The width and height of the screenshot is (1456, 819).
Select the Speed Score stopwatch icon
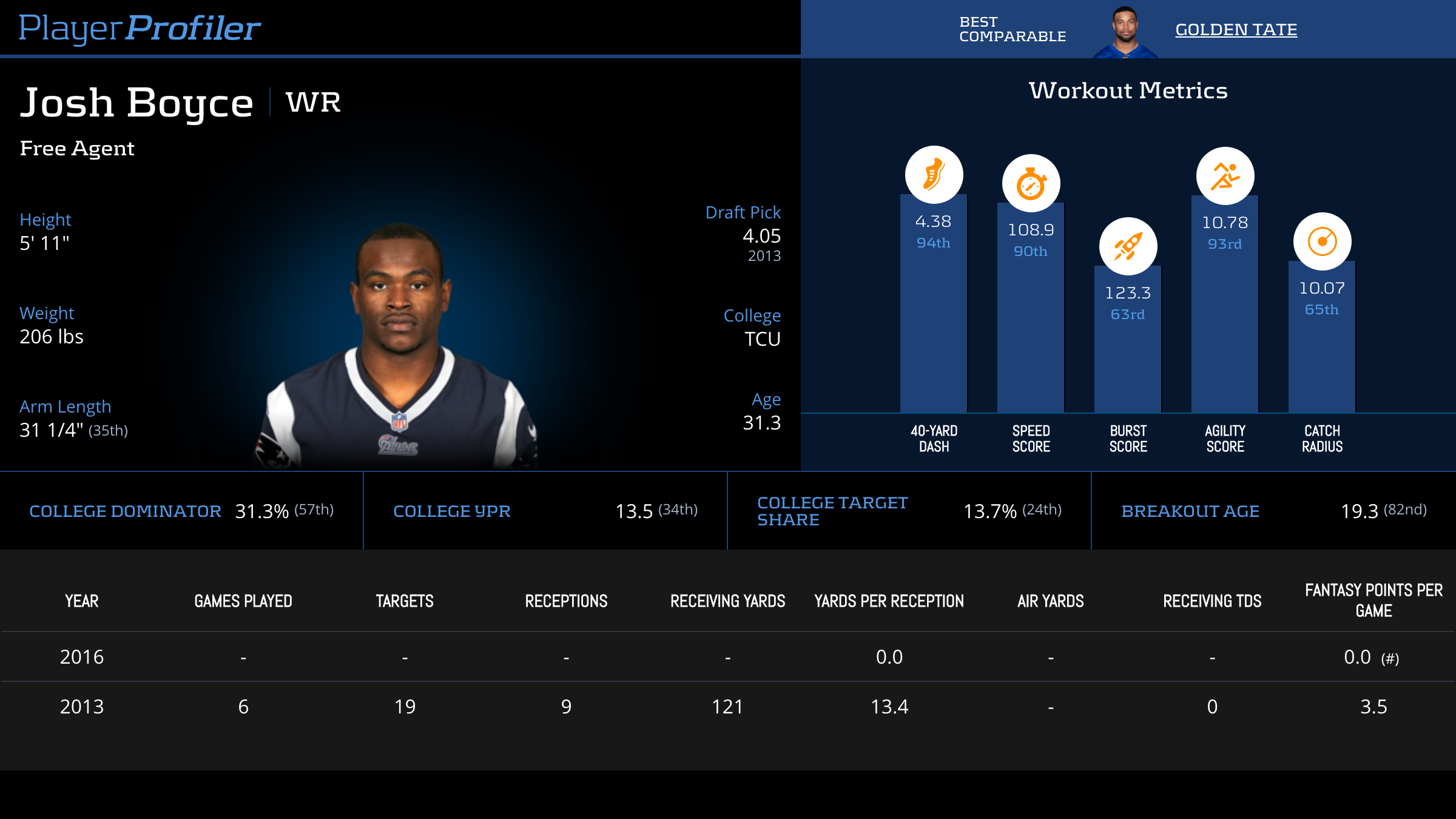(1031, 183)
